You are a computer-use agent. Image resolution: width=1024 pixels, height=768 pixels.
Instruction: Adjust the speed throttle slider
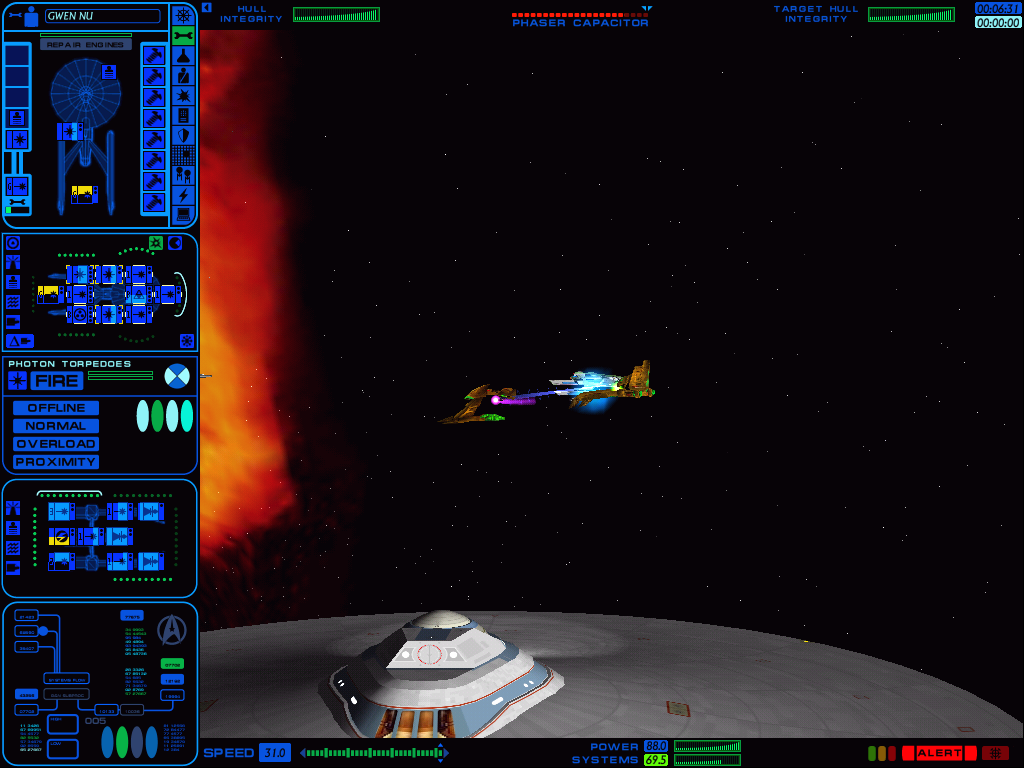click(374, 753)
